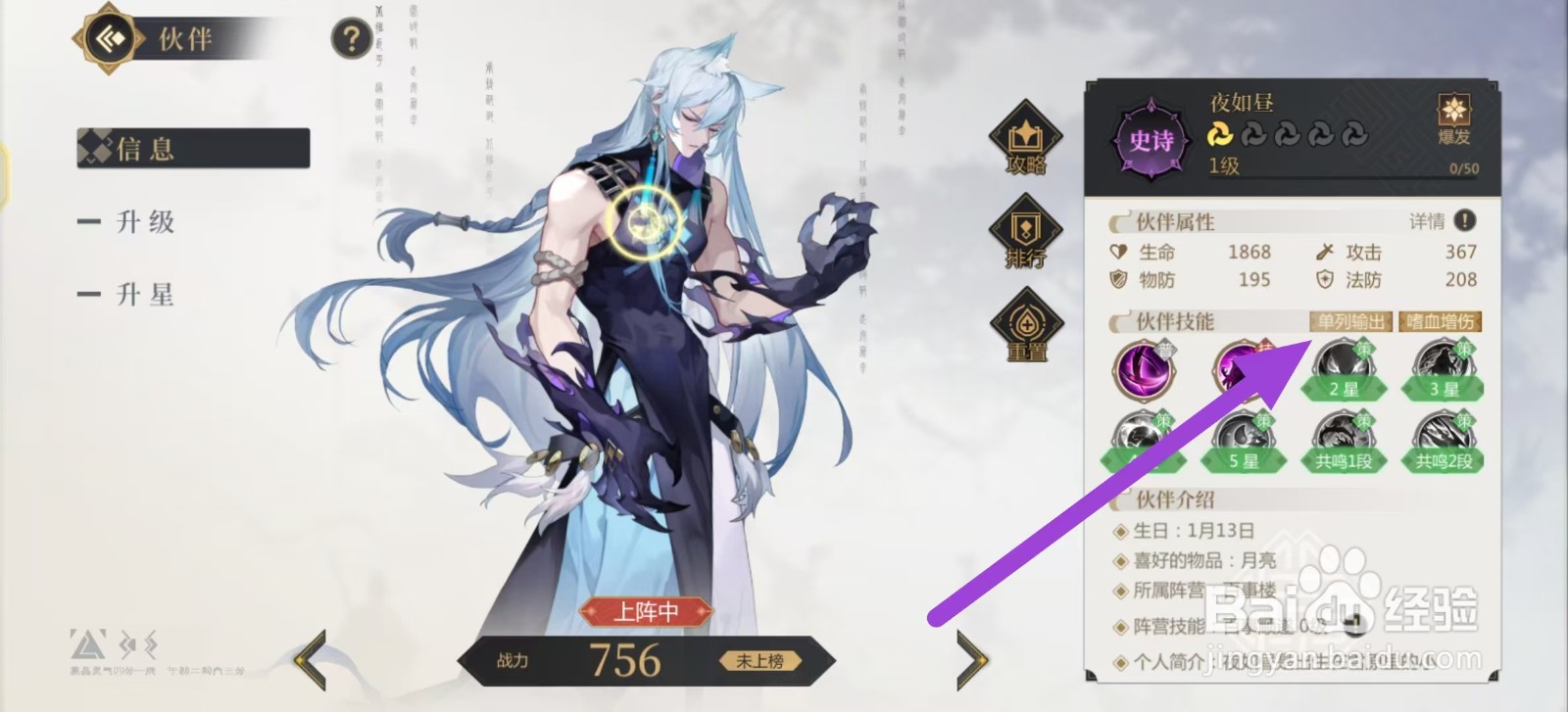1568x712 pixels.
Task: Select the purple normal attack skill icon
Action: [x=1144, y=373]
